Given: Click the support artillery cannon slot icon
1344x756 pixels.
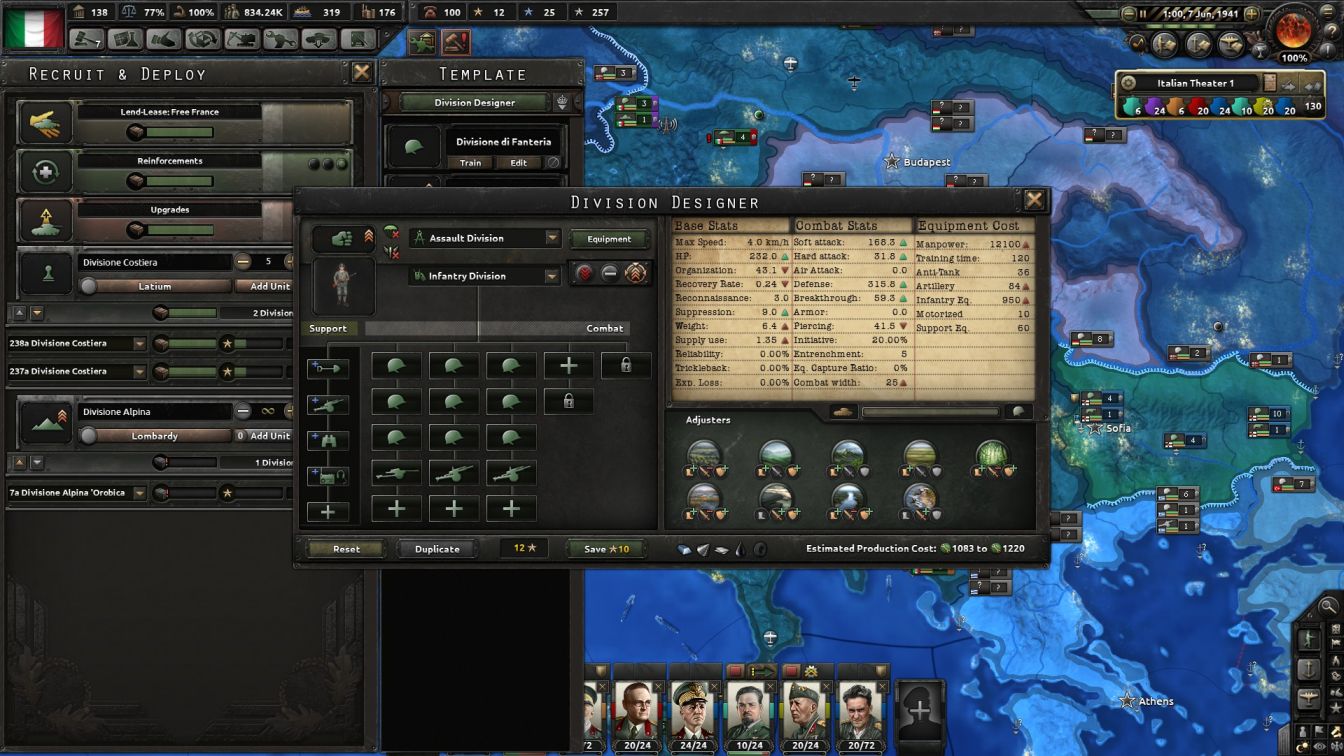Looking at the screenshot, I should (x=328, y=402).
